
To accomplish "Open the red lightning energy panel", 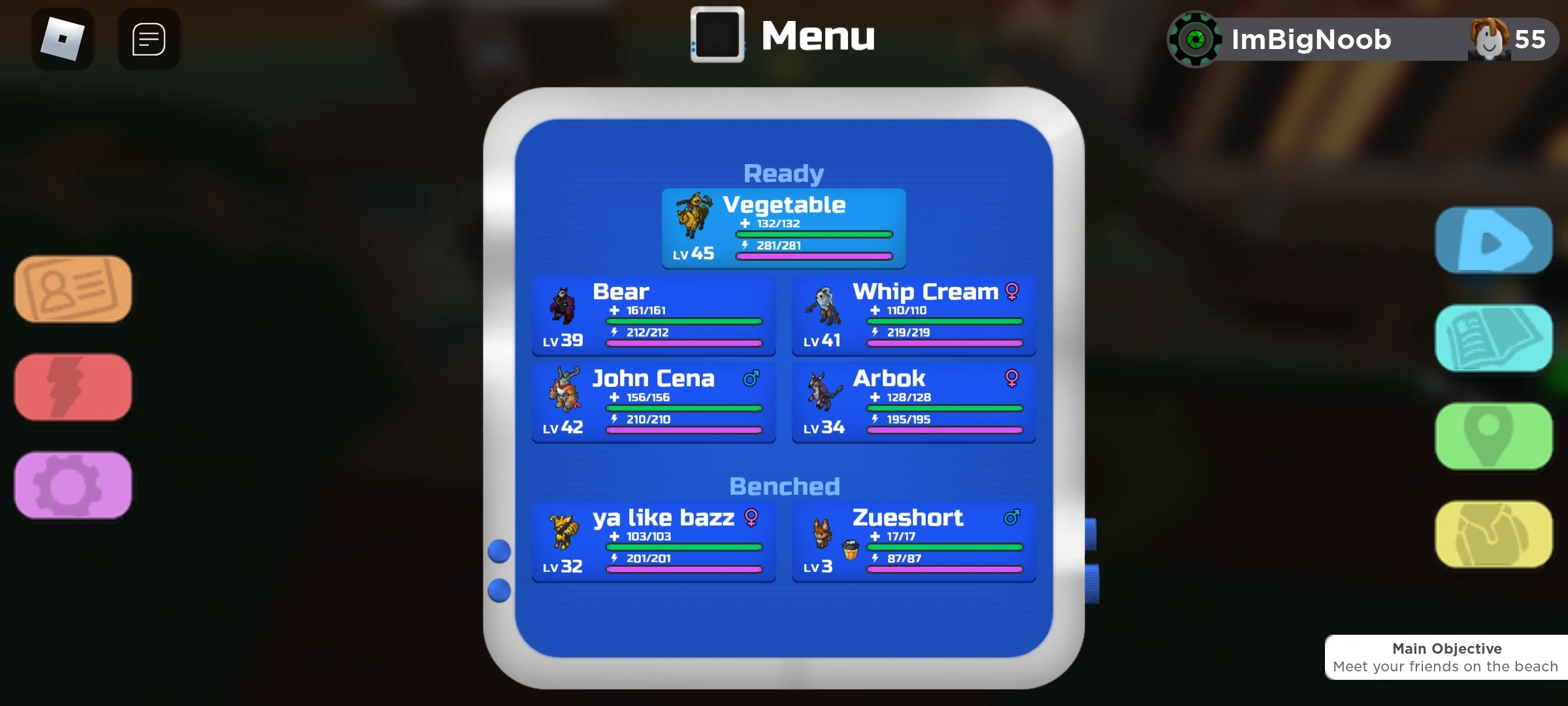I will [x=72, y=388].
